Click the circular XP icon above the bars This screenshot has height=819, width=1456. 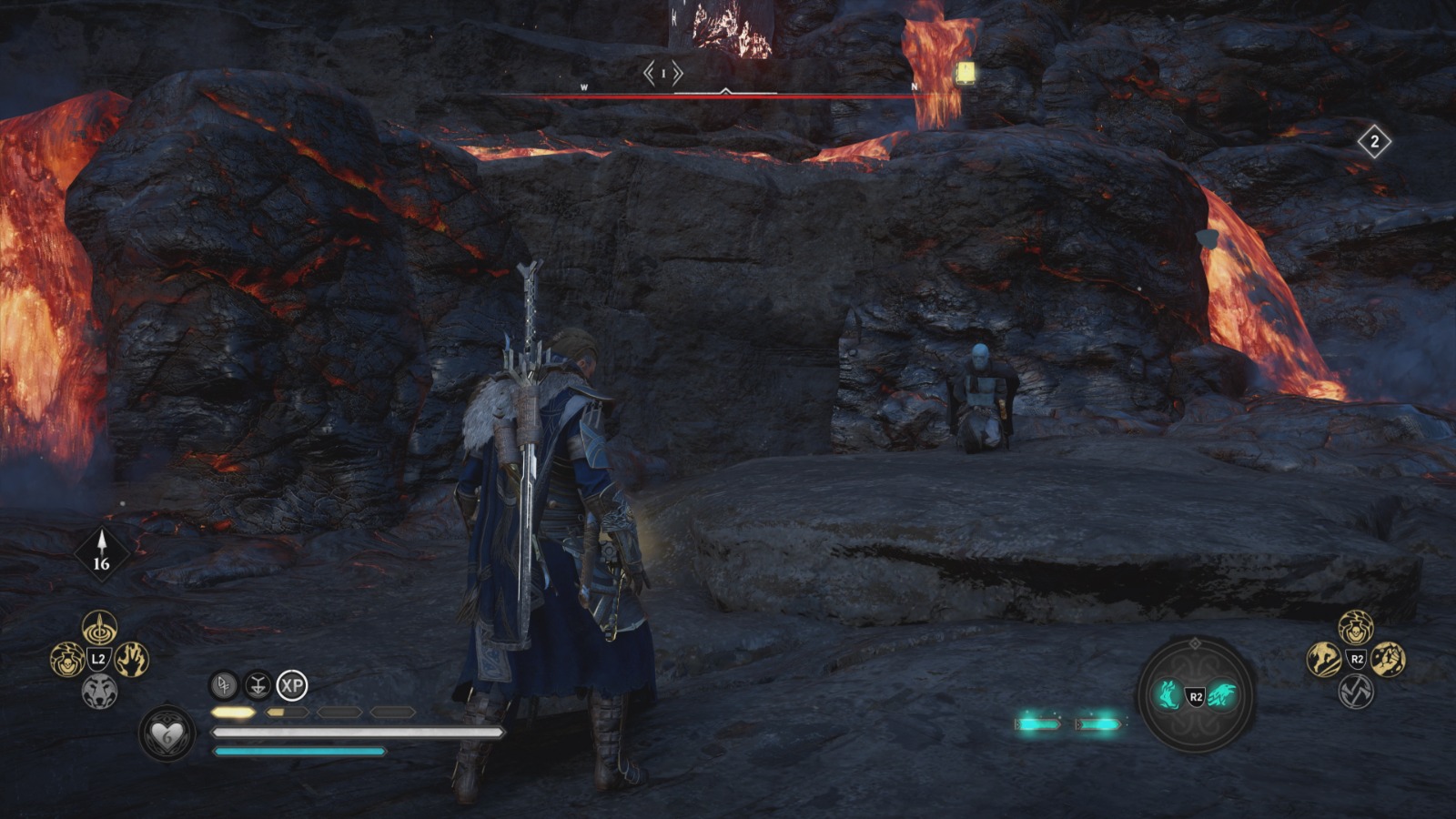click(290, 684)
